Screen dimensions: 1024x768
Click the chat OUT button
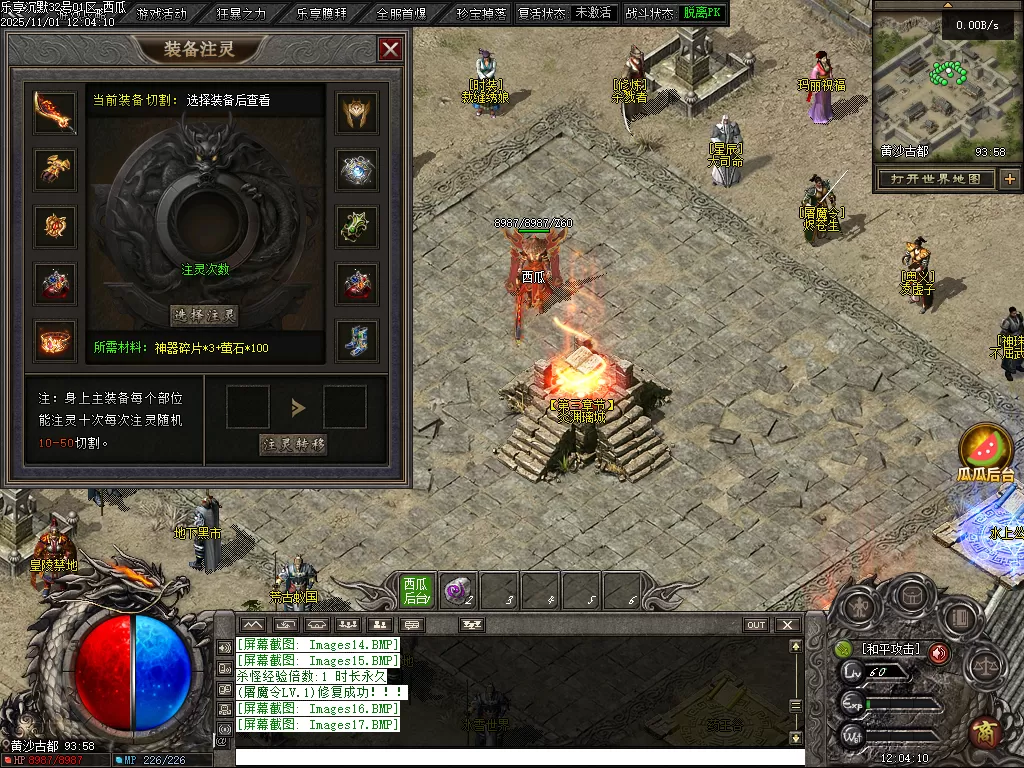[756, 625]
